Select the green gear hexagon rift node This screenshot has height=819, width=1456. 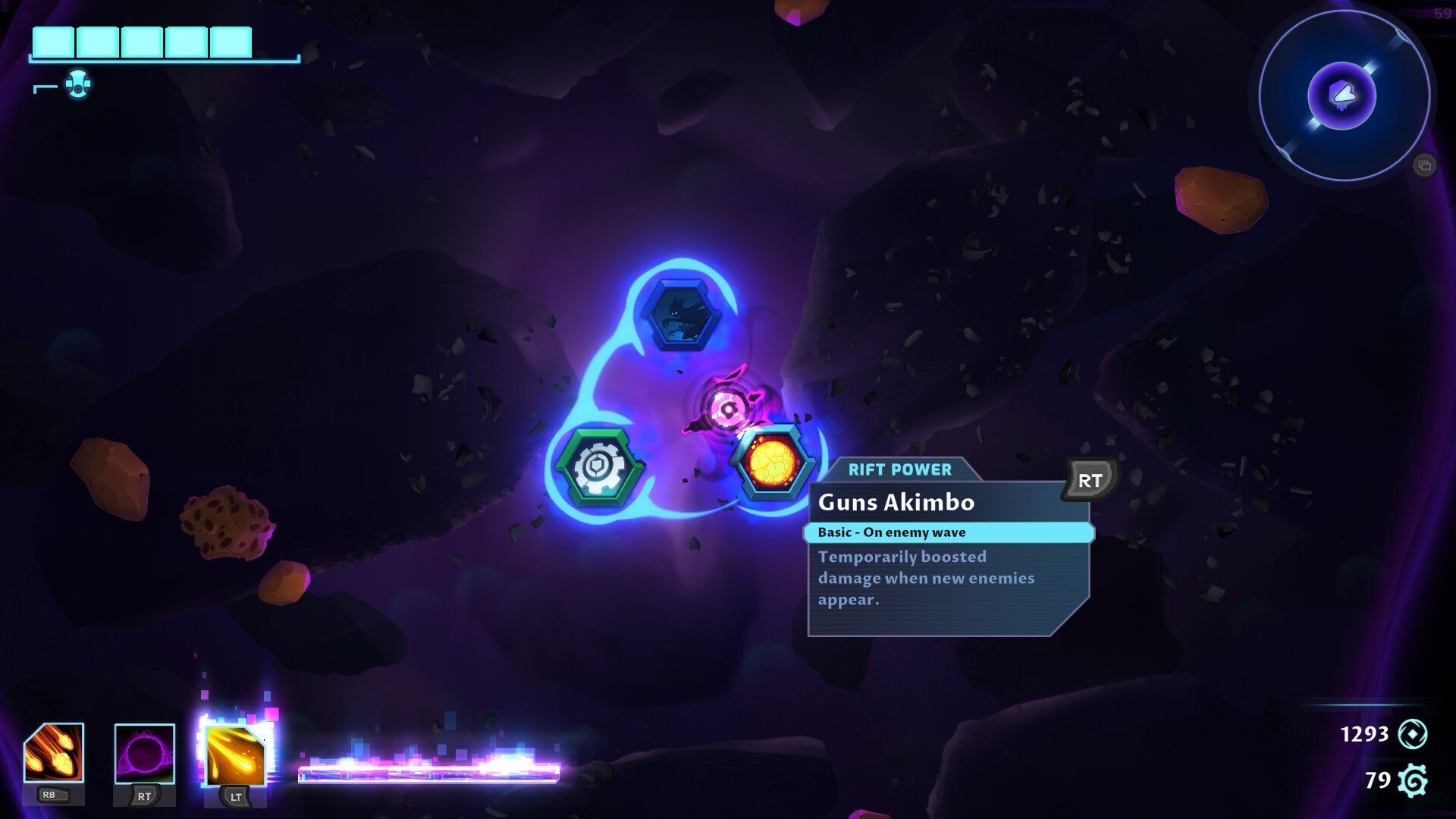598,468
